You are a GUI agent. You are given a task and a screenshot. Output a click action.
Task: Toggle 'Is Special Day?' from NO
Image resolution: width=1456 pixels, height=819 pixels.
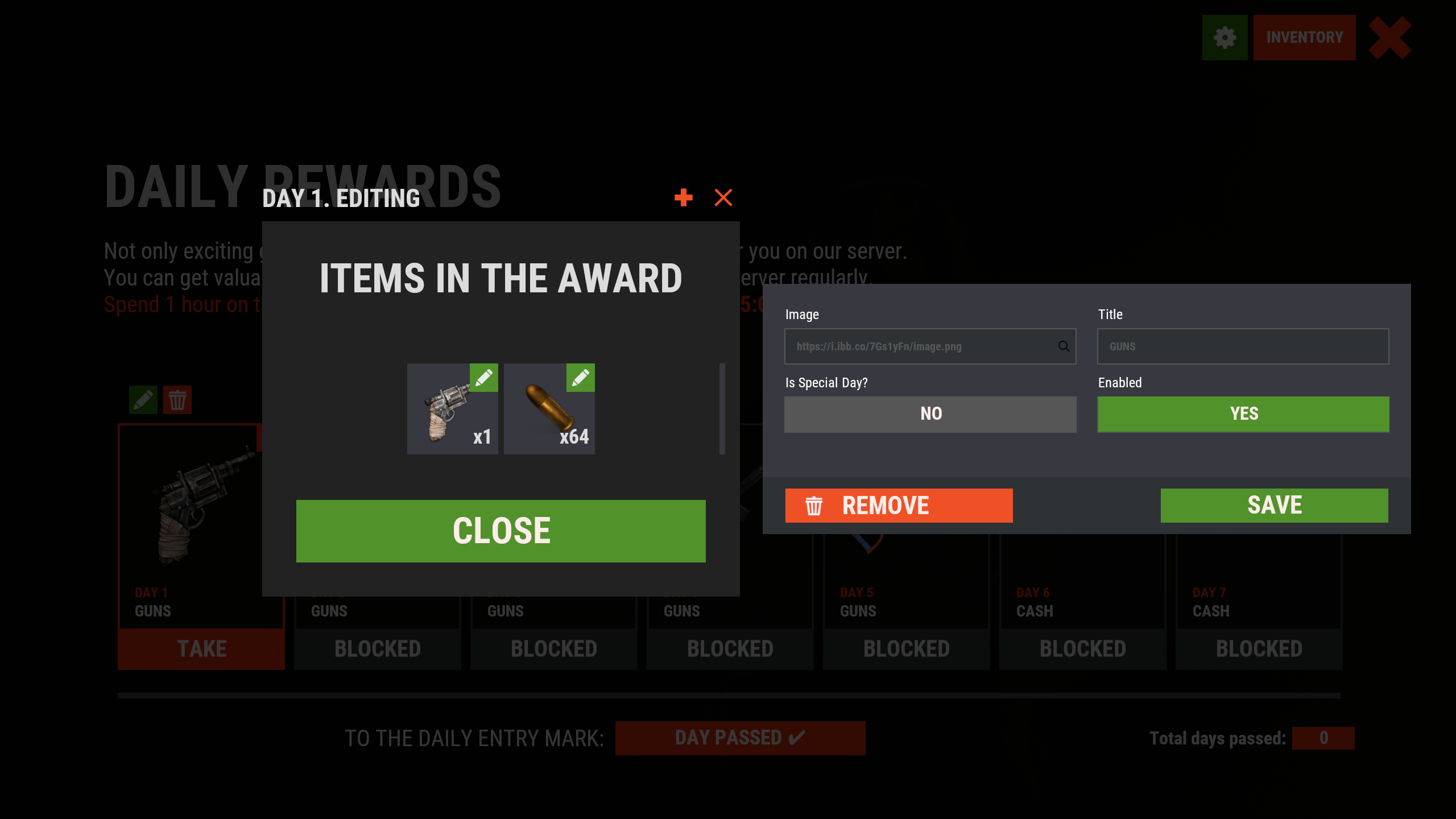click(929, 413)
